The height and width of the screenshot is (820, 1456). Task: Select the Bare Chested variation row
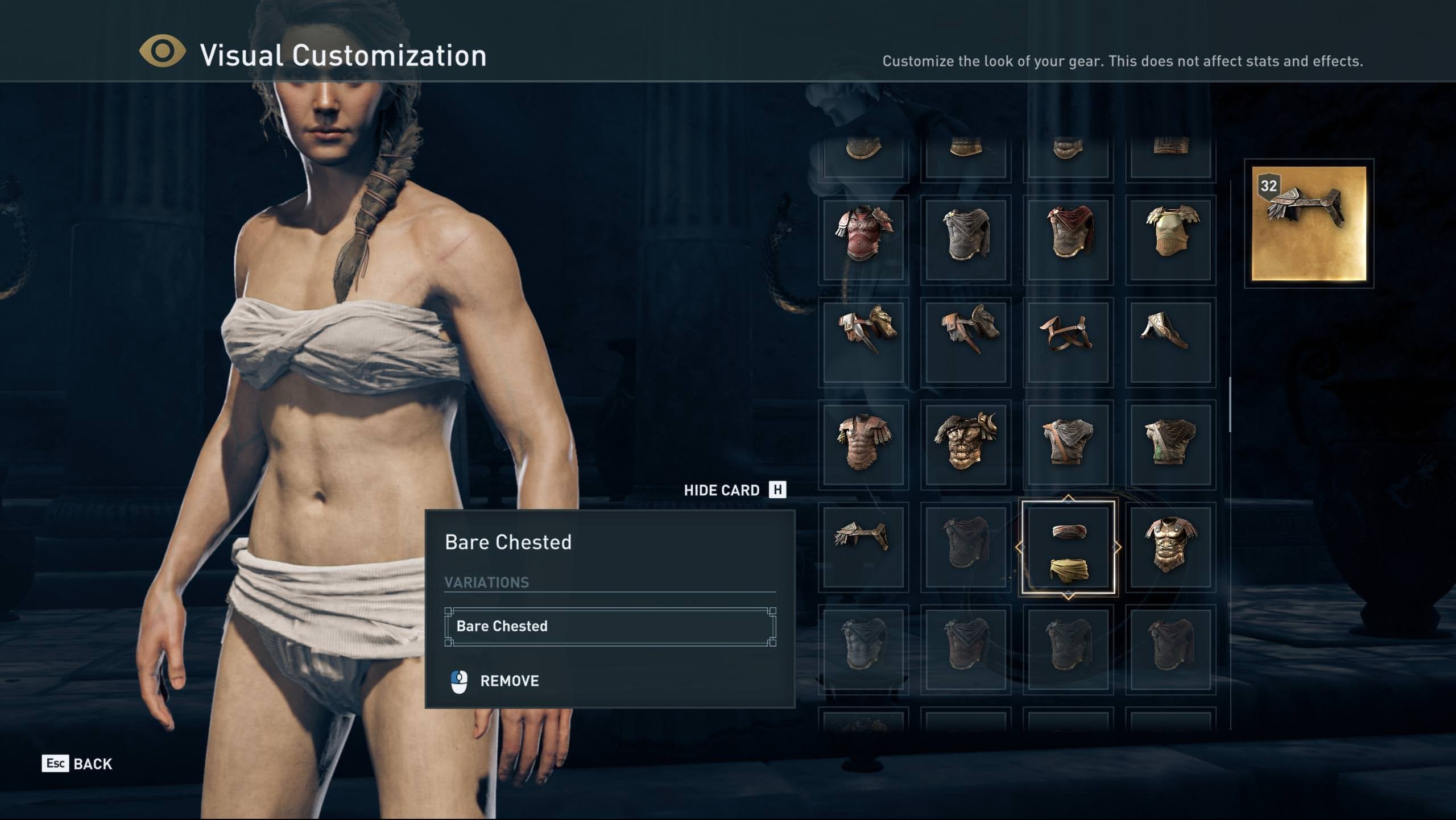point(610,626)
